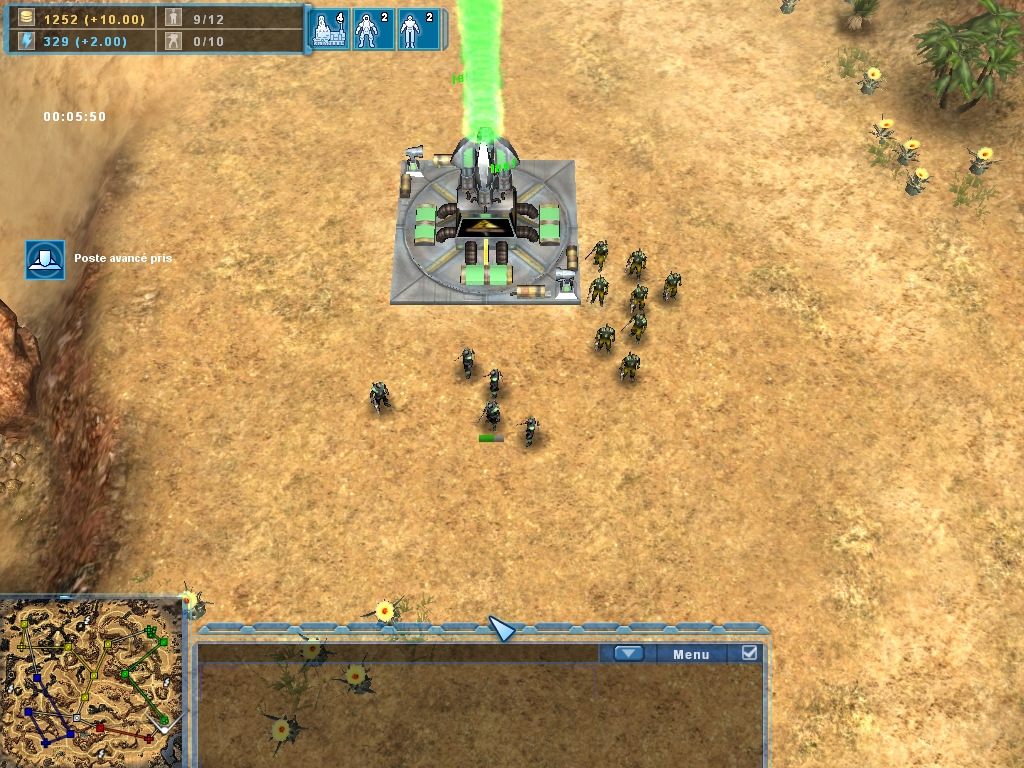Click the down-arrow button beside Menu
The width and height of the screenshot is (1024, 768).
(x=628, y=654)
